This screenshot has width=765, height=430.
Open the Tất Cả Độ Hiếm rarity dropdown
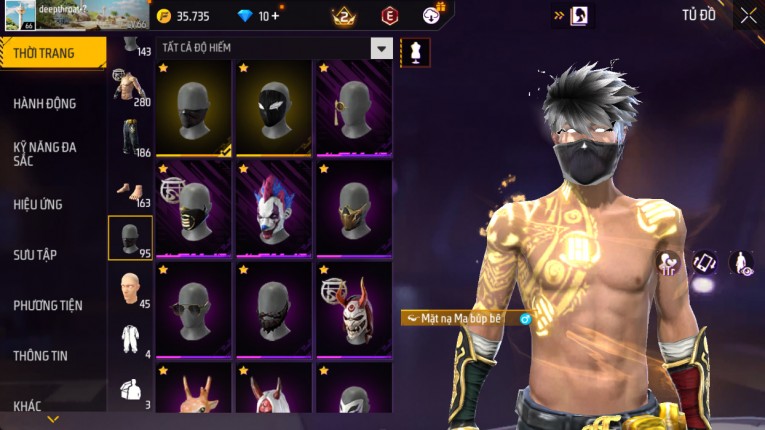381,48
